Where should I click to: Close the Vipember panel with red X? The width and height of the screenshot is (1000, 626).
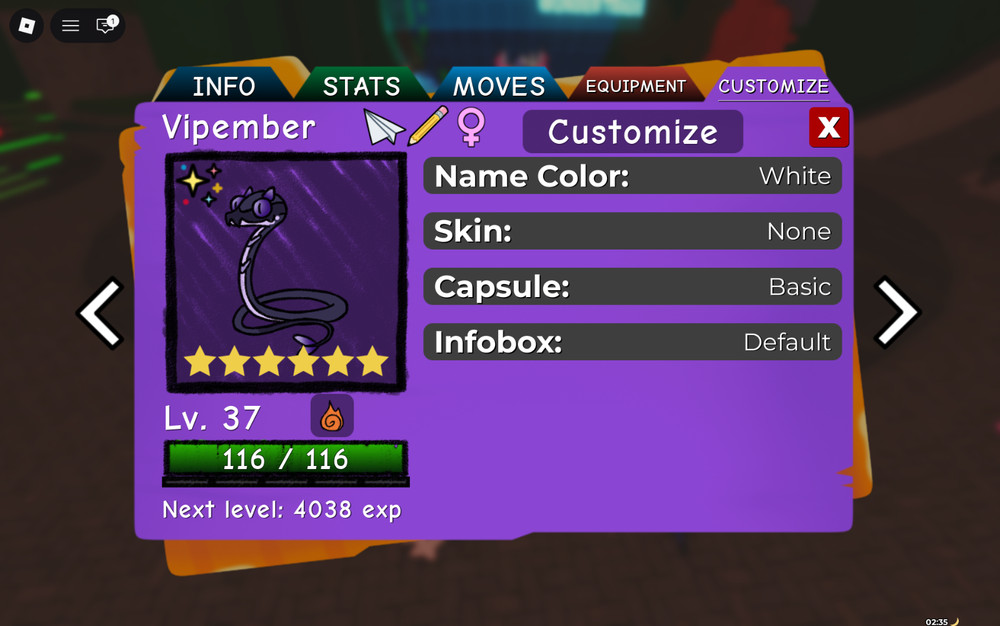pos(829,128)
